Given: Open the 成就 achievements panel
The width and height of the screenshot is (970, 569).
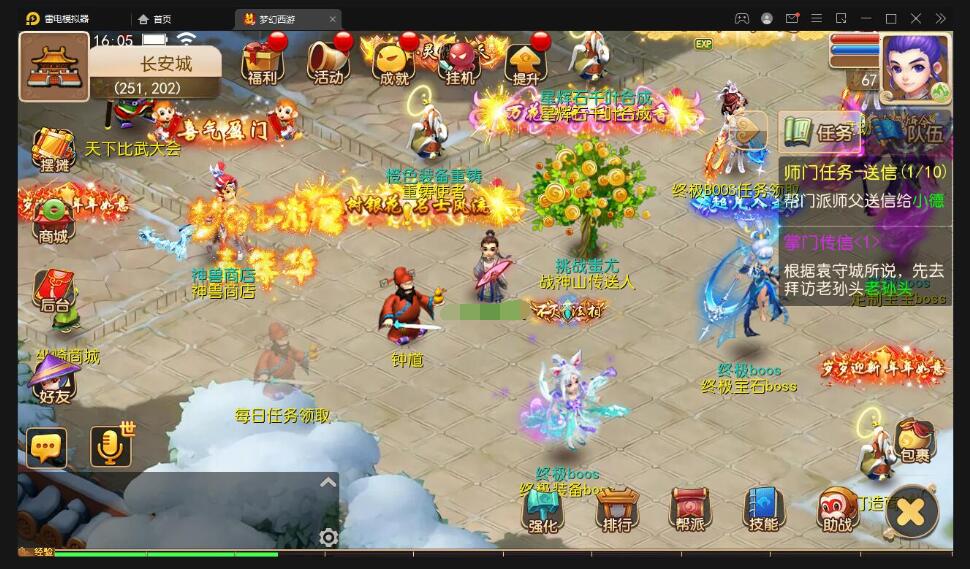Looking at the screenshot, I should point(394,63).
